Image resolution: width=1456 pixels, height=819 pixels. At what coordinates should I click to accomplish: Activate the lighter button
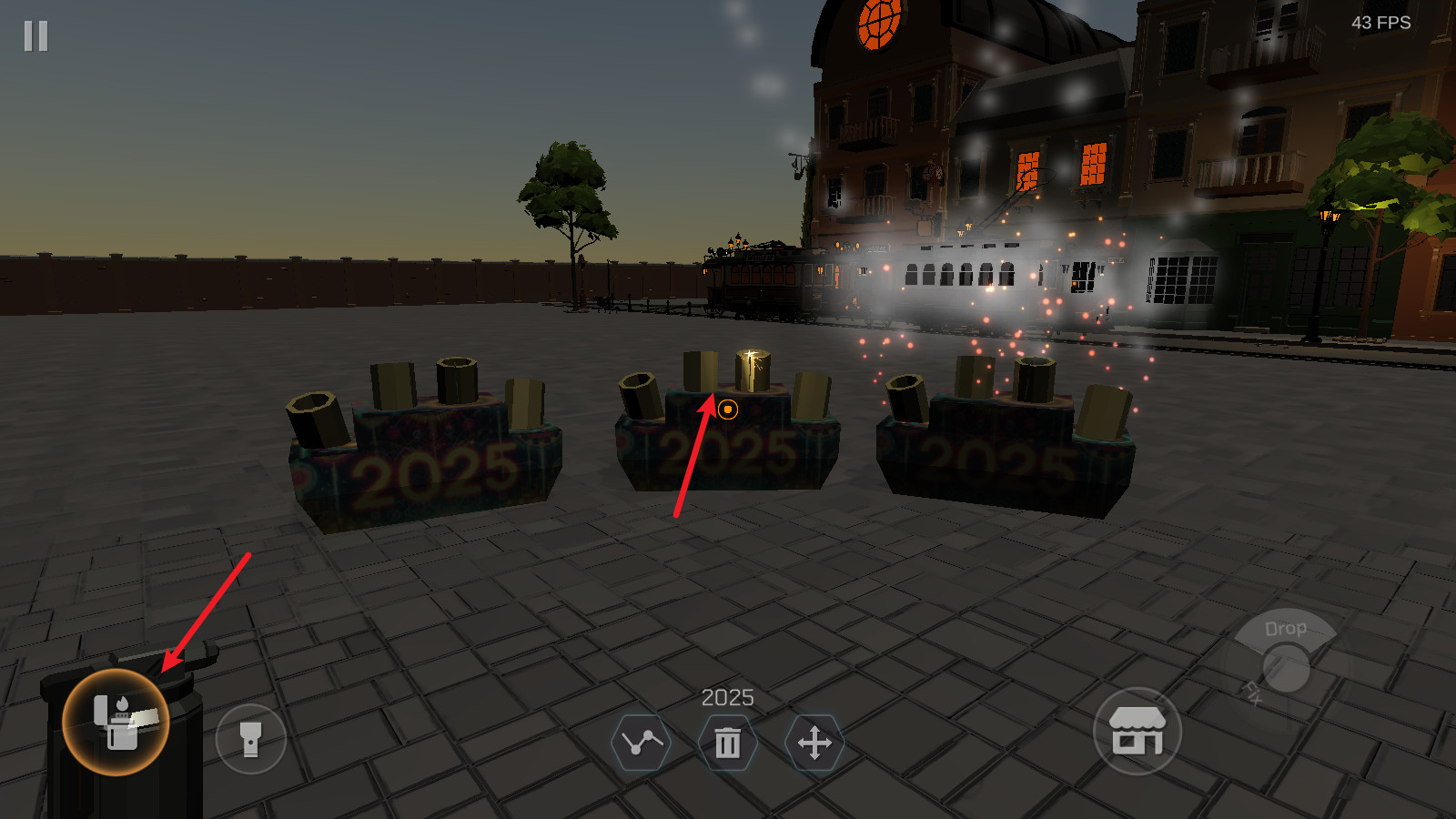pyautogui.click(x=116, y=723)
